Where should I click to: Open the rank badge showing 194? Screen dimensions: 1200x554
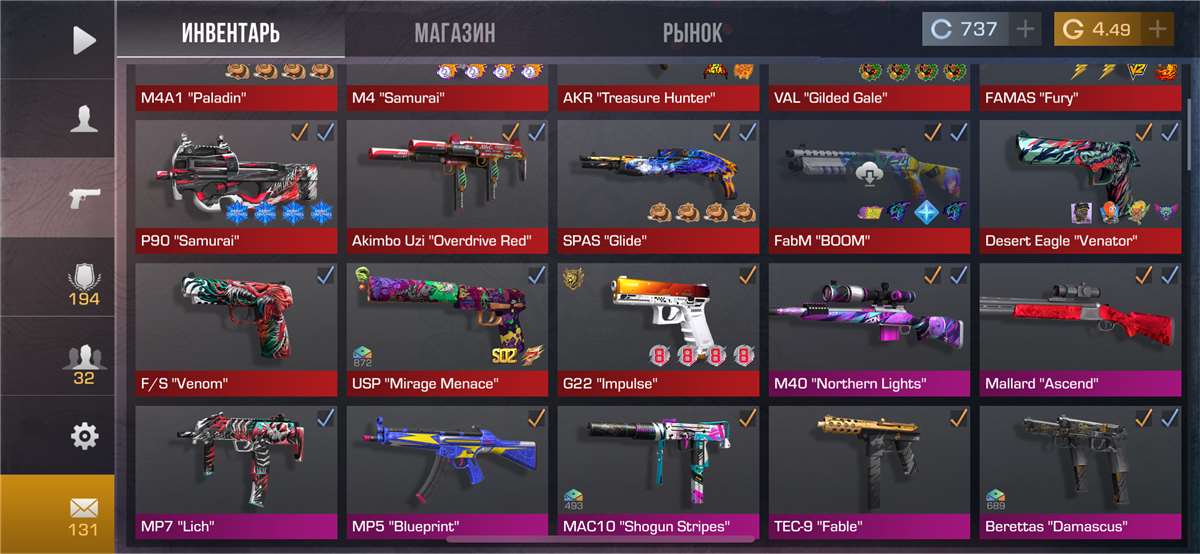84,284
